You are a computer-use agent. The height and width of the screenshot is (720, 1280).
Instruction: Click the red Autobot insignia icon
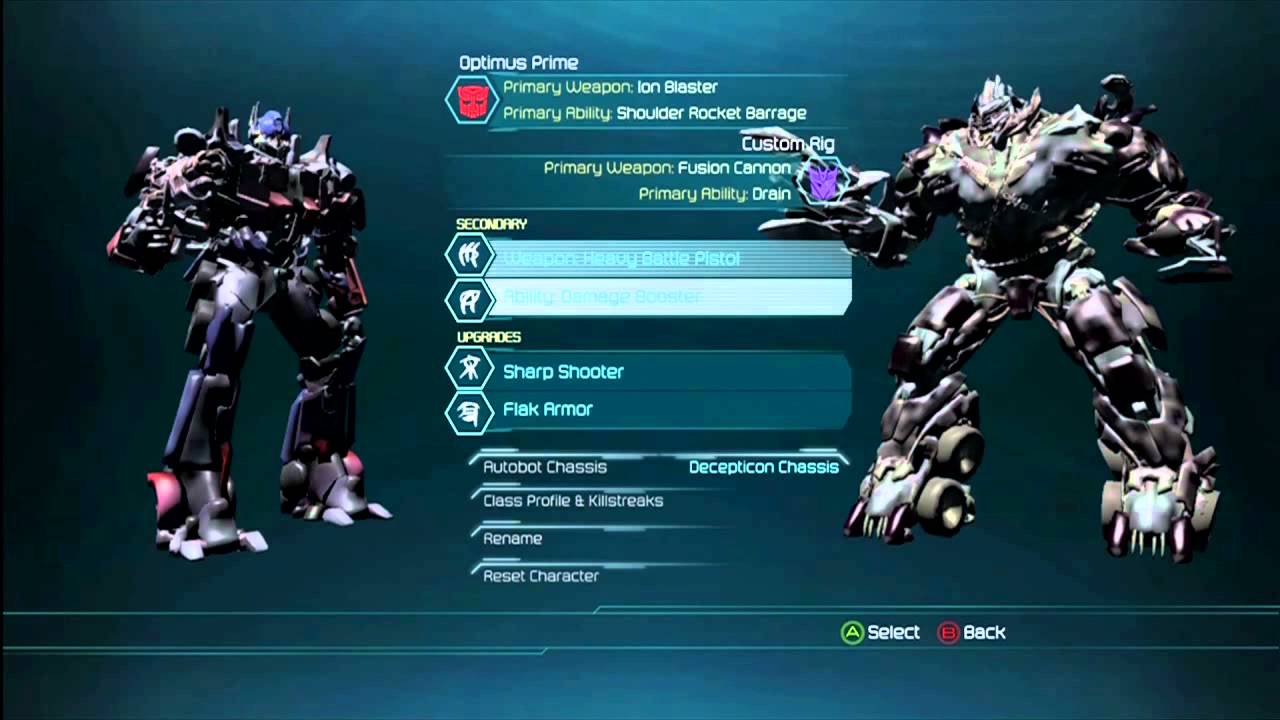pyautogui.click(x=471, y=100)
